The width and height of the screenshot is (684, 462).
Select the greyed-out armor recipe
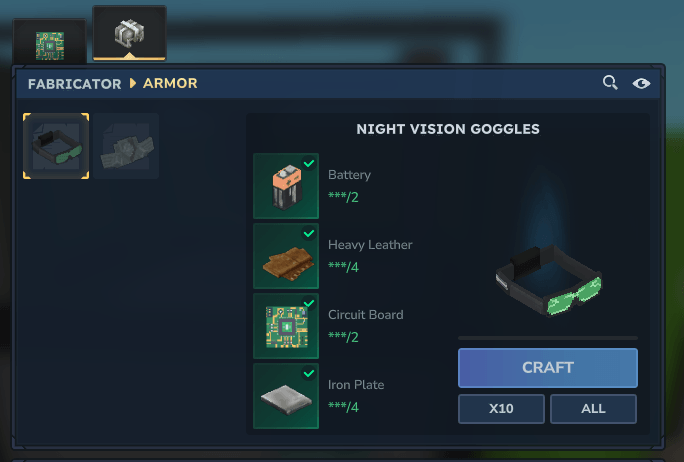coord(125,146)
